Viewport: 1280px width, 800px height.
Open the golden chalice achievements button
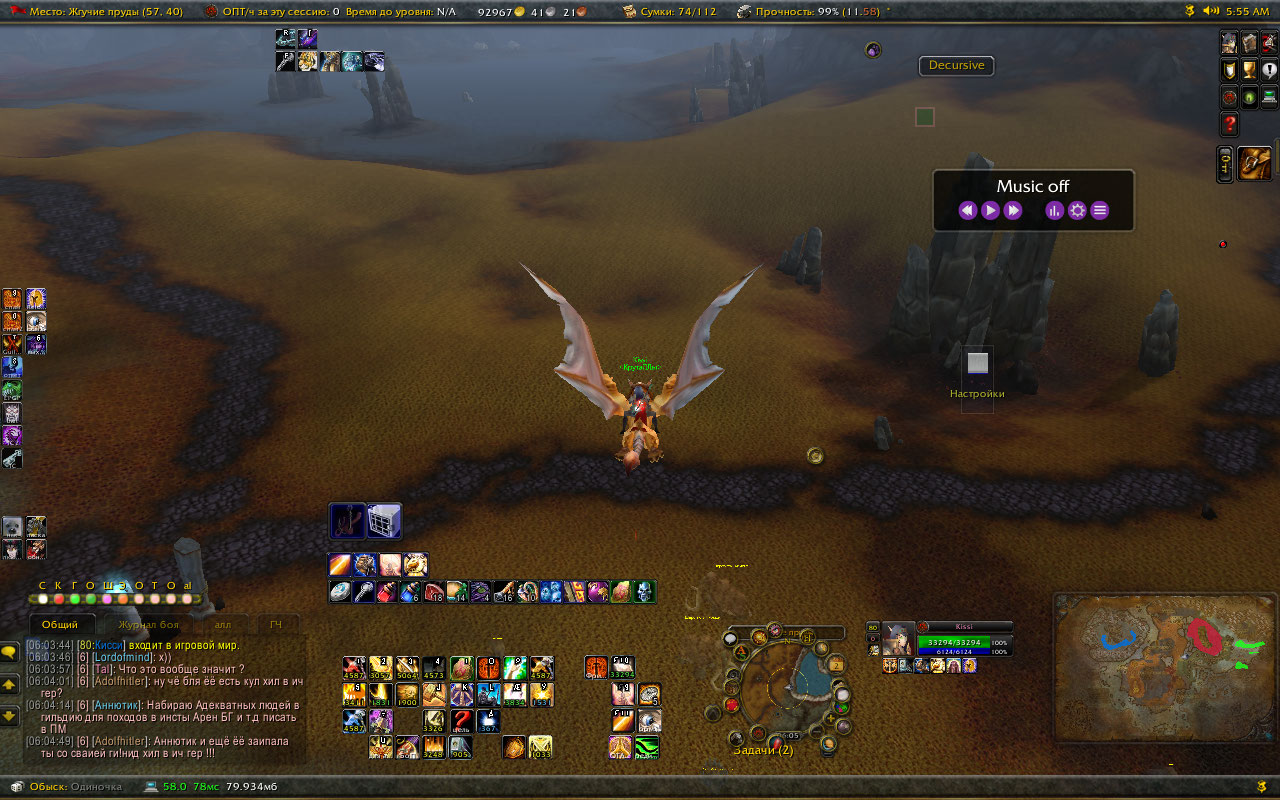click(x=1249, y=70)
